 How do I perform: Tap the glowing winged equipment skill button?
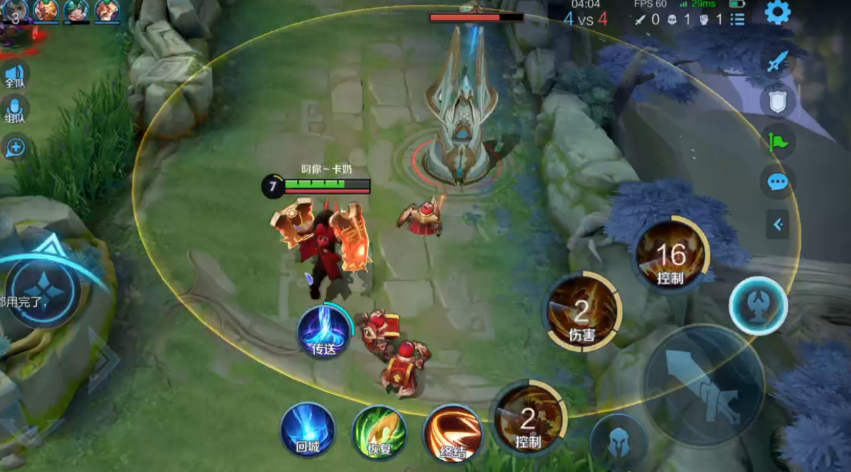757,306
